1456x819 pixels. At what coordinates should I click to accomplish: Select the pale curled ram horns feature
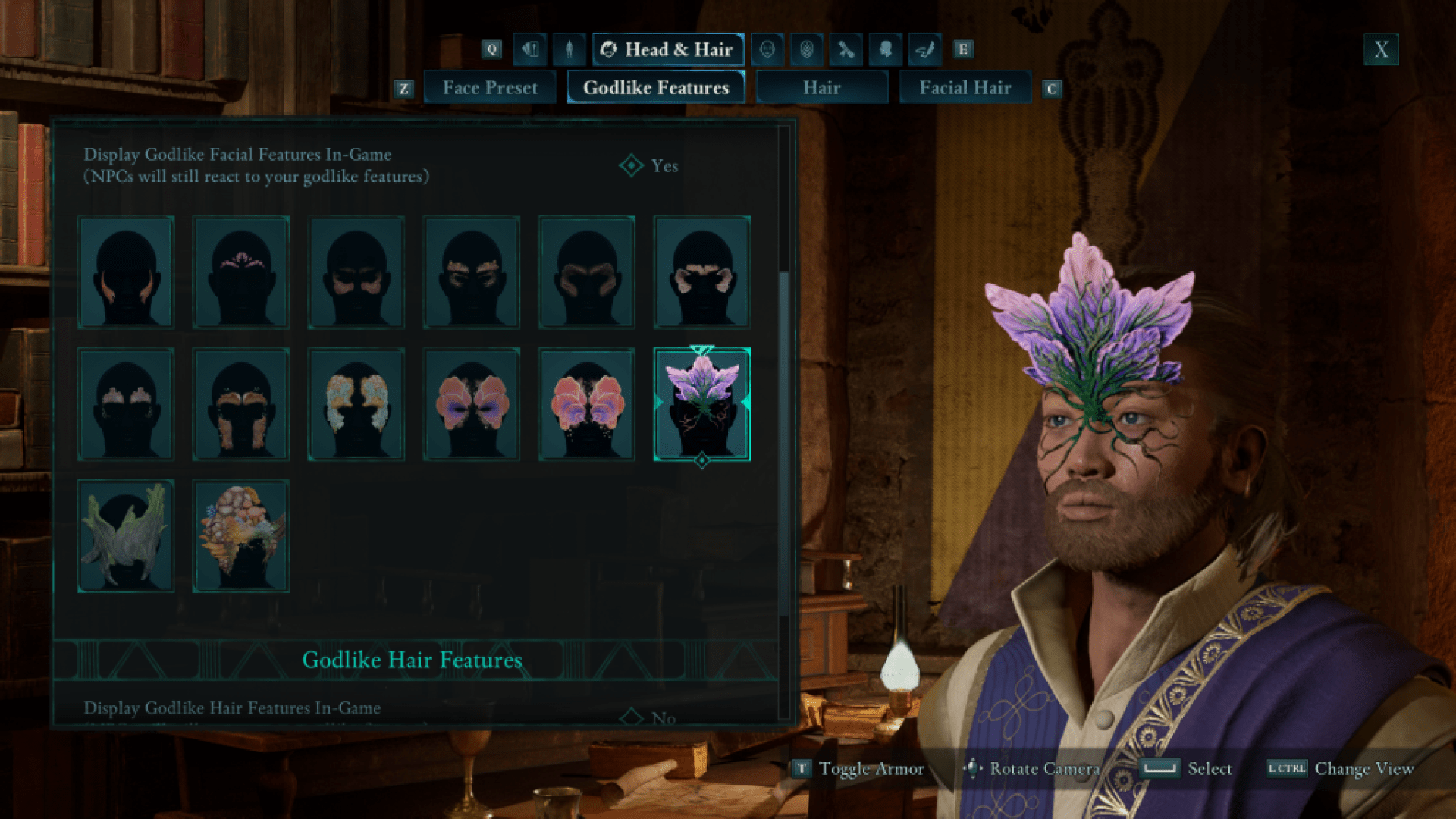[x=702, y=272]
